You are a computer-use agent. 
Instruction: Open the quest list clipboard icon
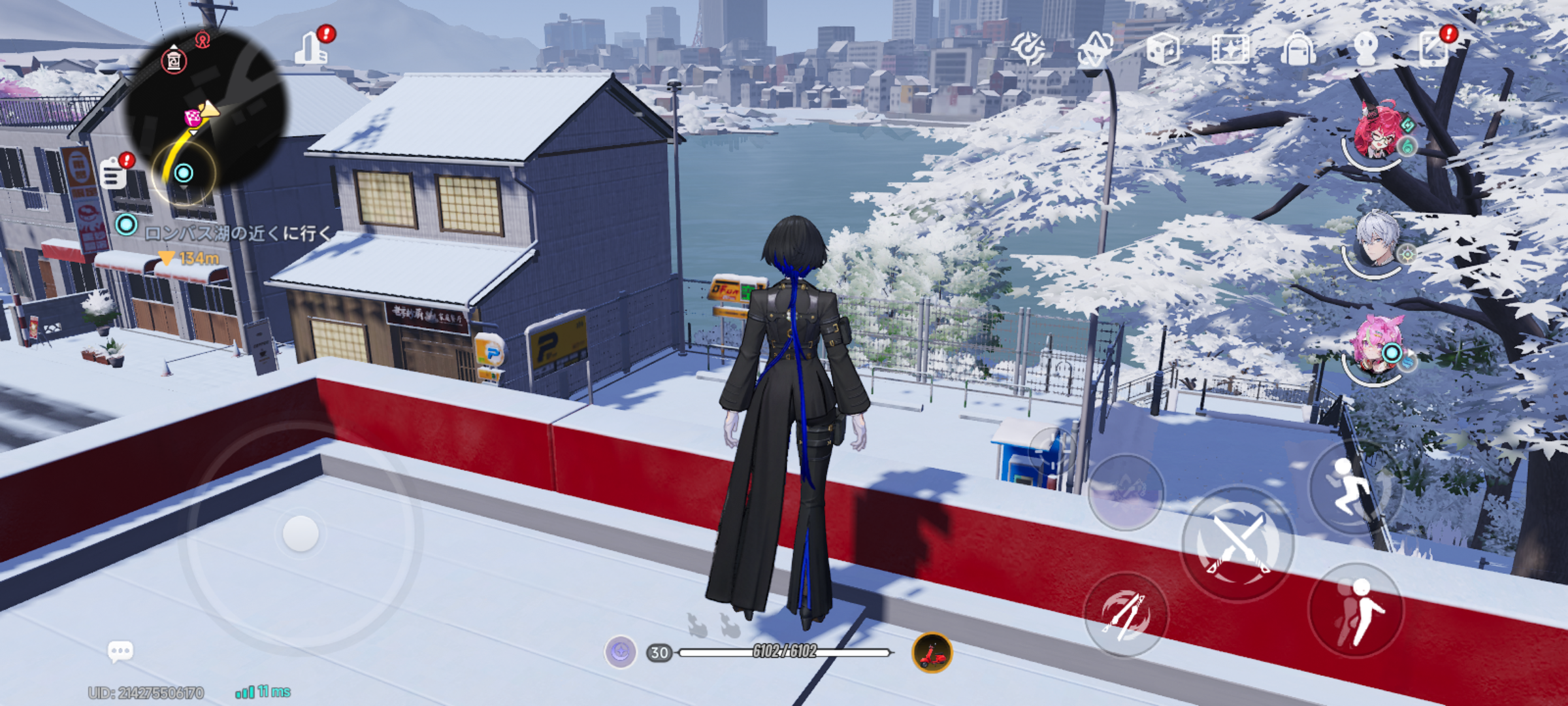click(113, 175)
